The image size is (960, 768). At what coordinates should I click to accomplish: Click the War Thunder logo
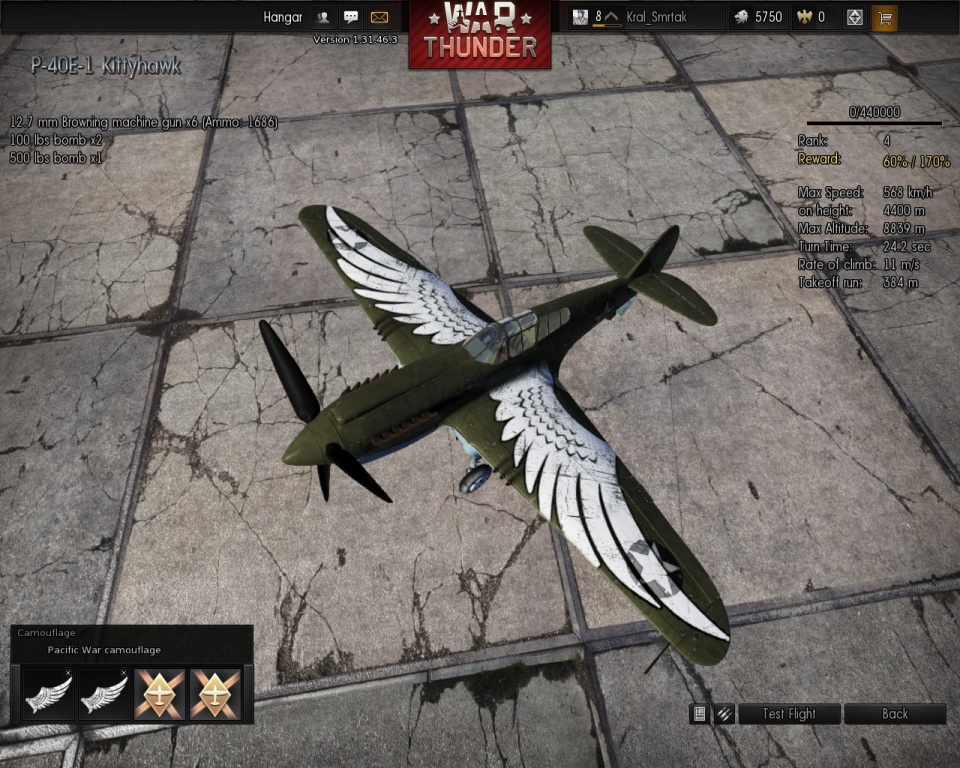(480, 34)
